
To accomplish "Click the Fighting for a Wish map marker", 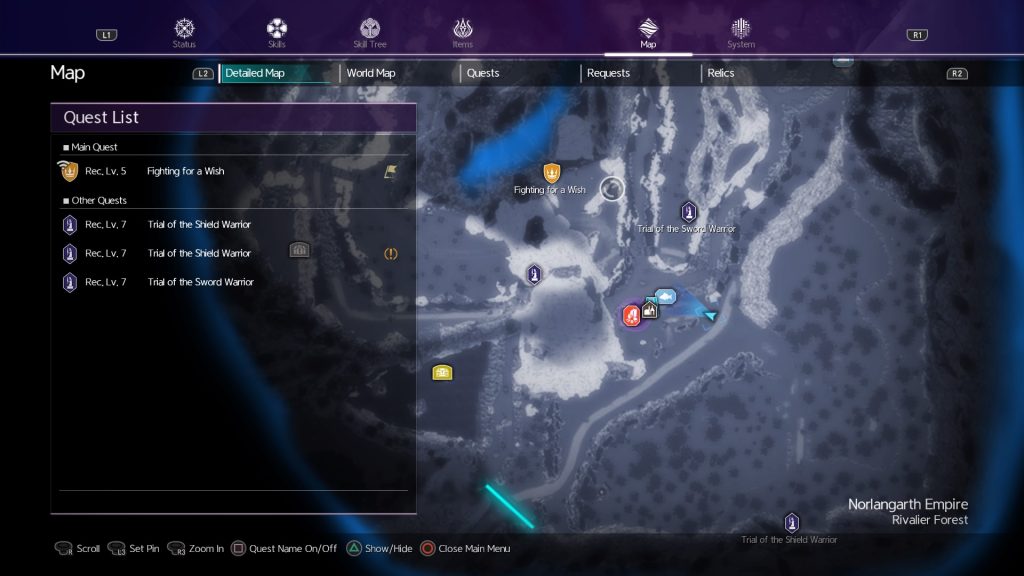I will [551, 173].
